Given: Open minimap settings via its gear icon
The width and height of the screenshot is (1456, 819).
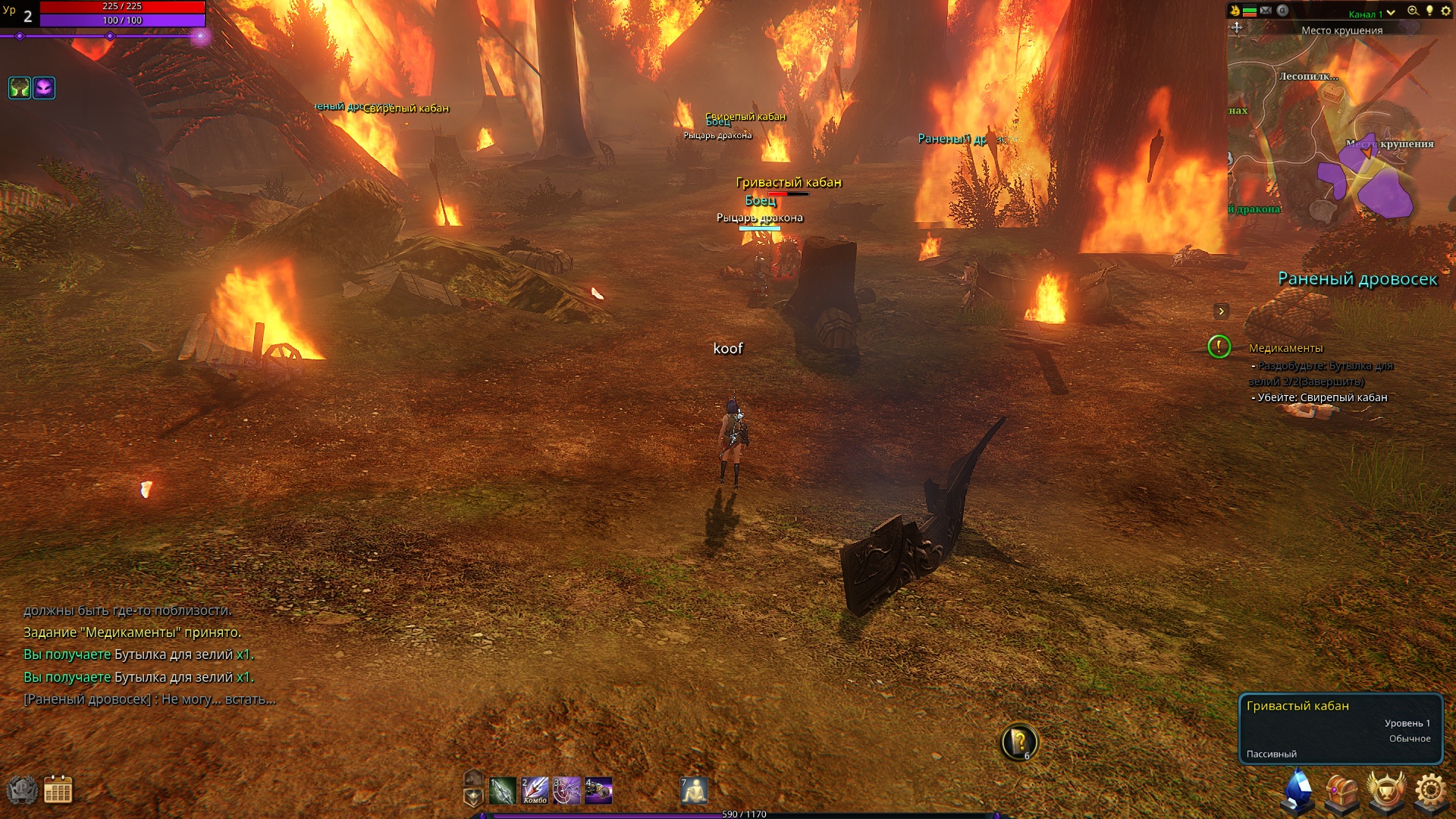Looking at the screenshot, I should [x=1446, y=11].
